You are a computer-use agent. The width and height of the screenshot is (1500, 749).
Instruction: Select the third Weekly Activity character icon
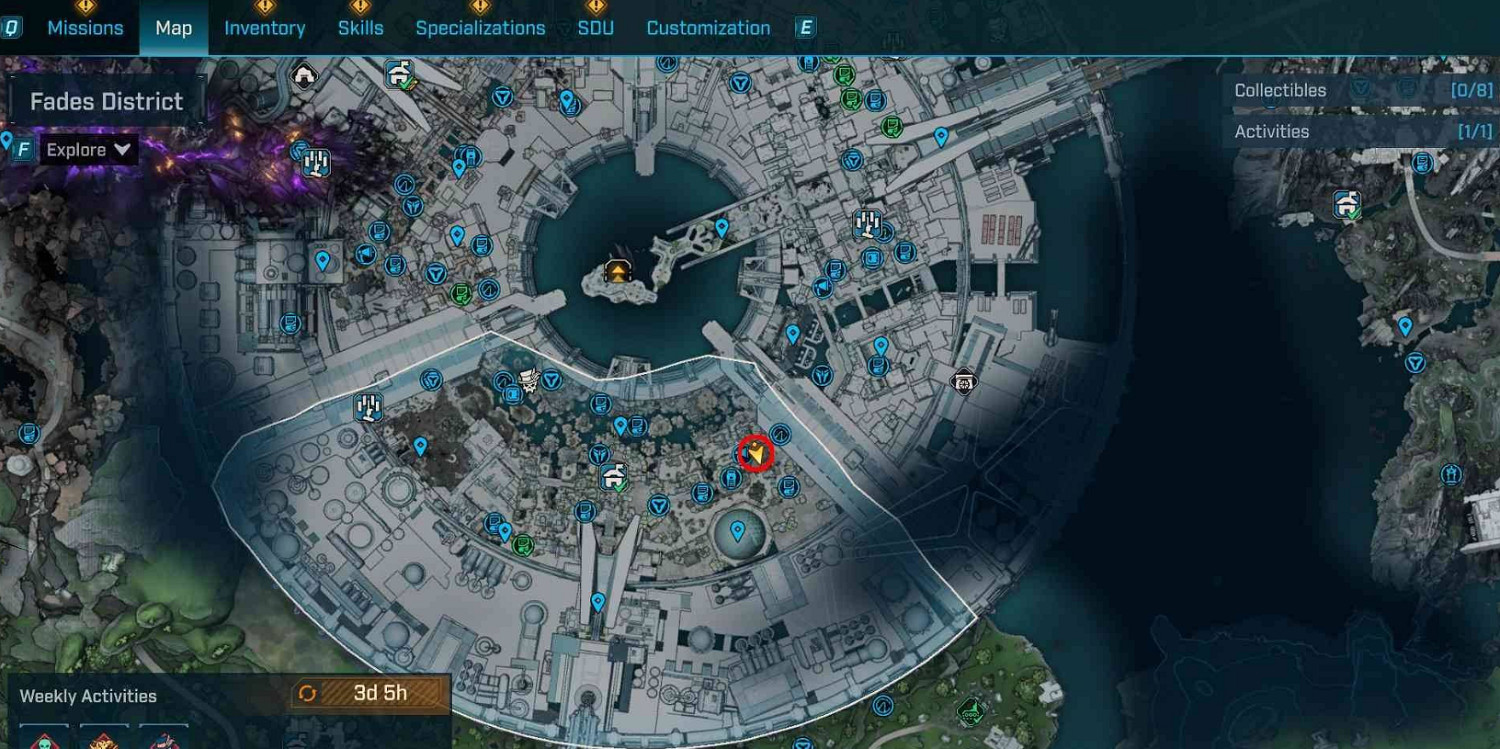click(163, 740)
